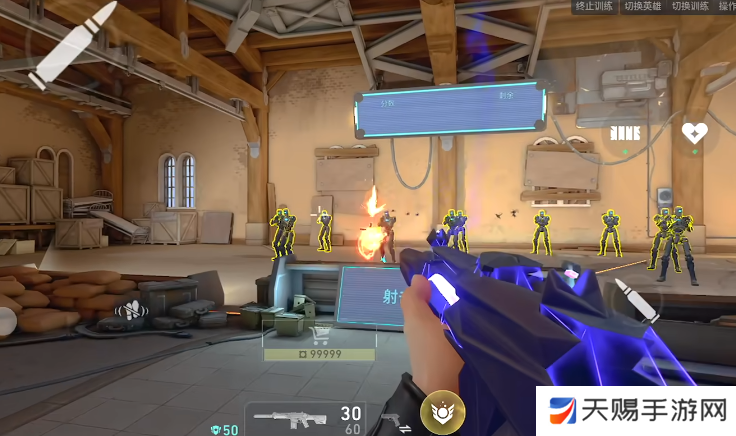Tap the 终止训练 (end training) button
The image size is (736, 436).
tap(596, 7)
